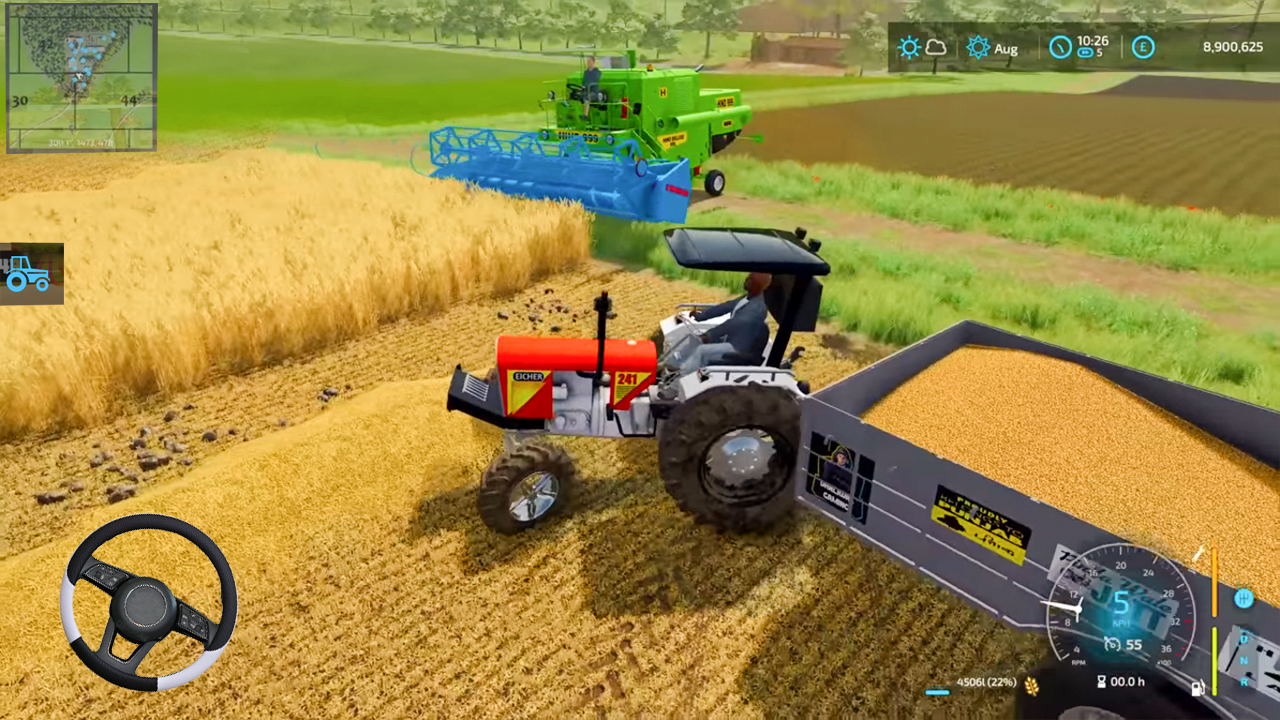Viewport: 1280px width, 720px height.
Task: Click the cruise control icon showing 55
Action: click(x=1111, y=644)
